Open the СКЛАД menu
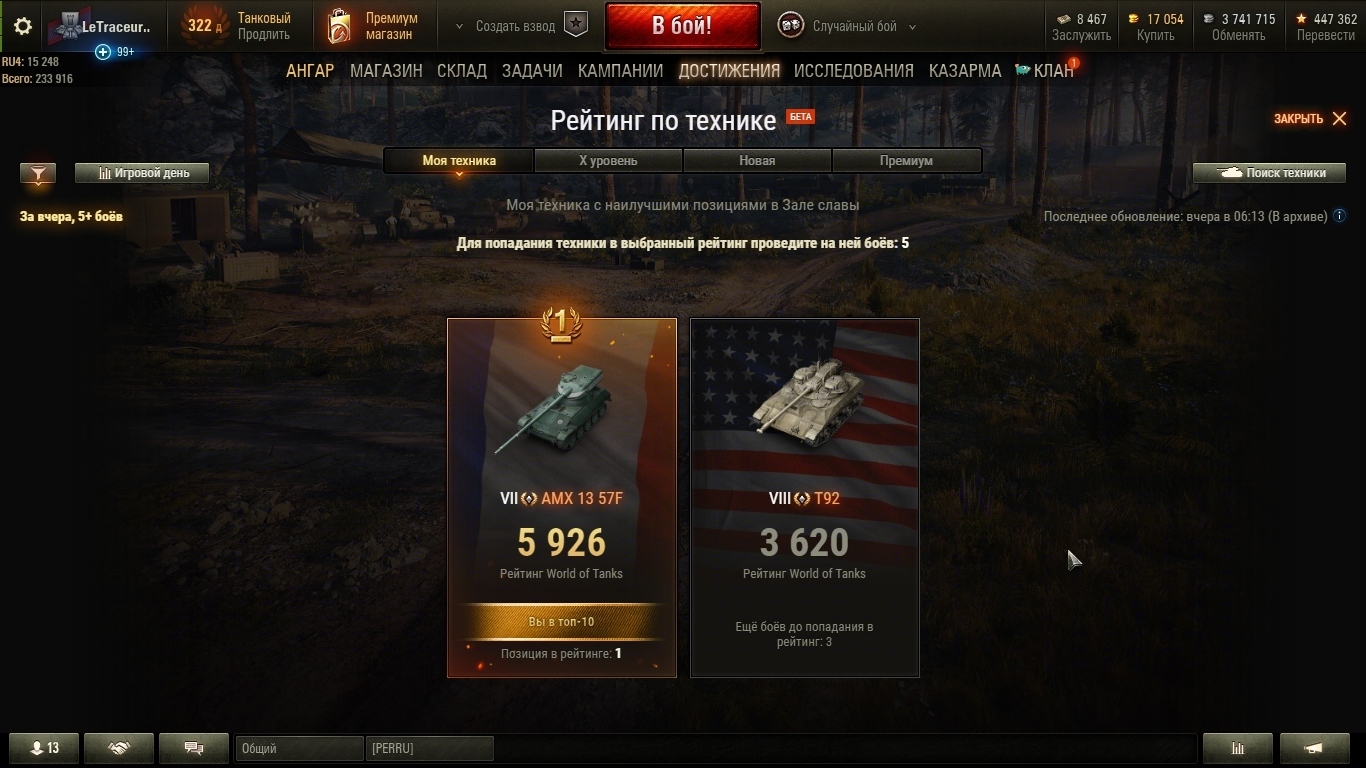This screenshot has width=1366, height=768. point(462,71)
